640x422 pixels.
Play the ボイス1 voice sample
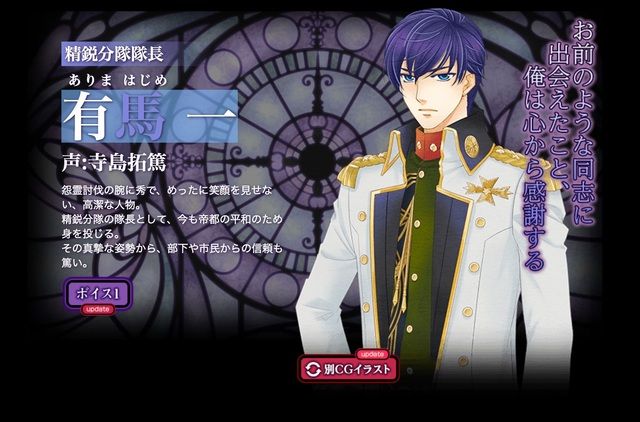(102, 295)
